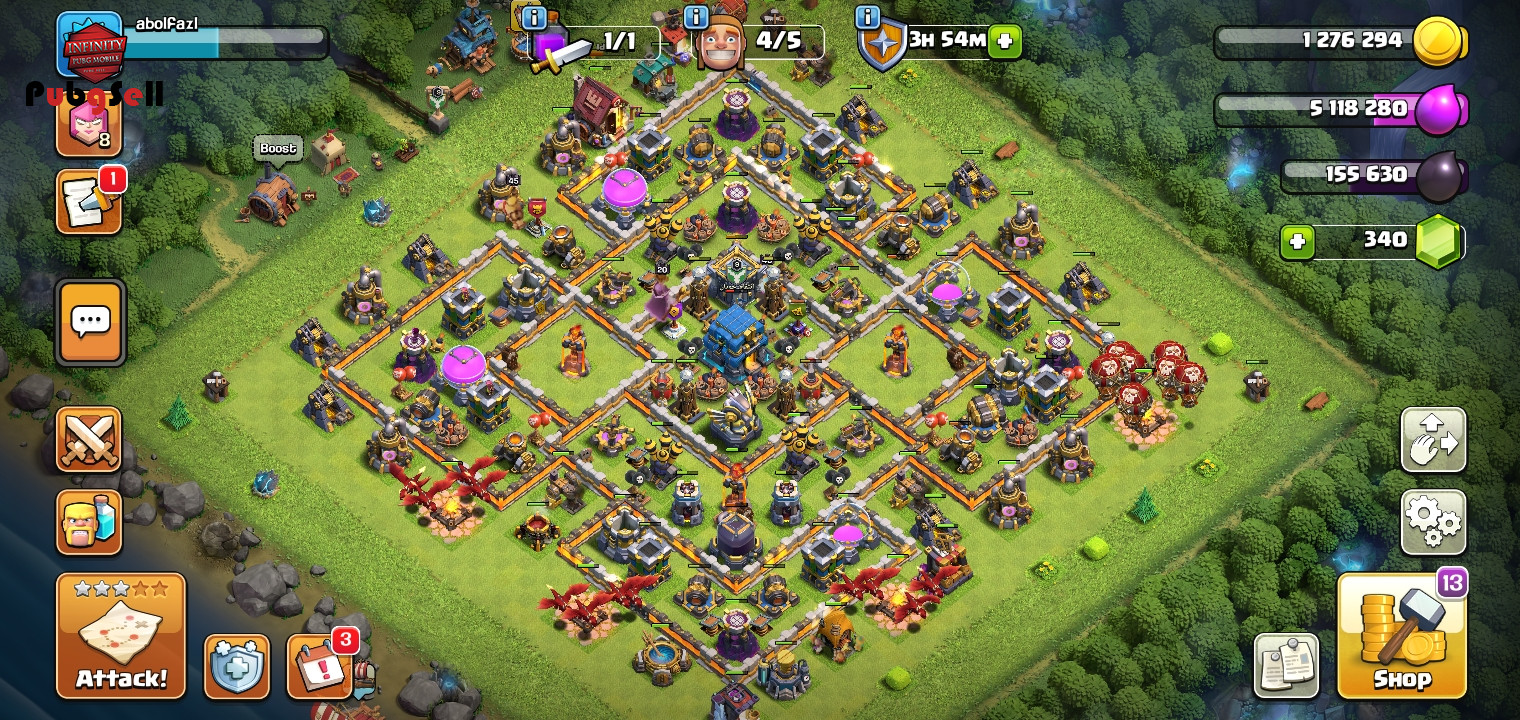The width and height of the screenshot is (1520, 720).
Task: Open the chat speech bubble panel
Action: point(91,322)
